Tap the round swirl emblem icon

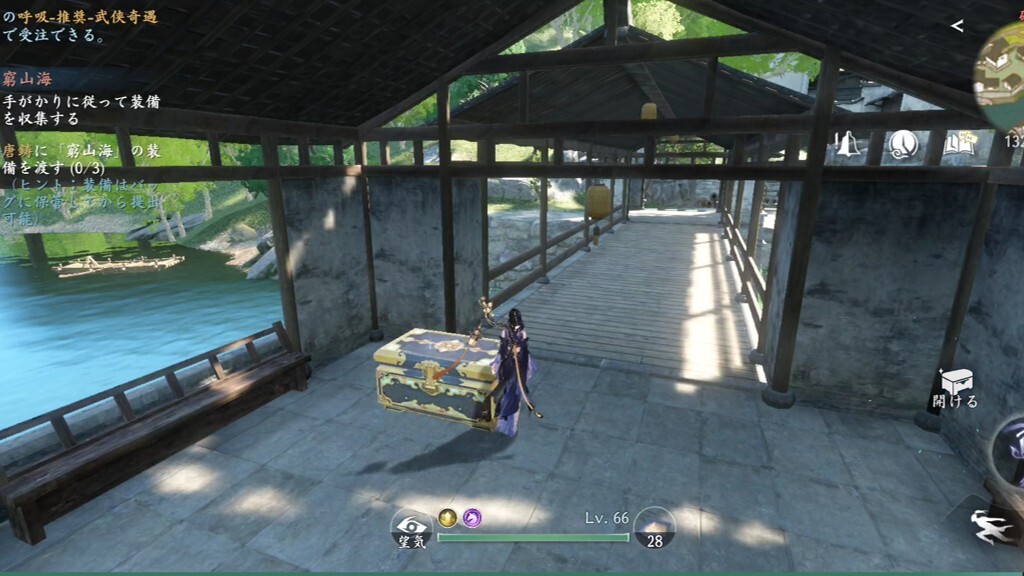click(x=904, y=146)
